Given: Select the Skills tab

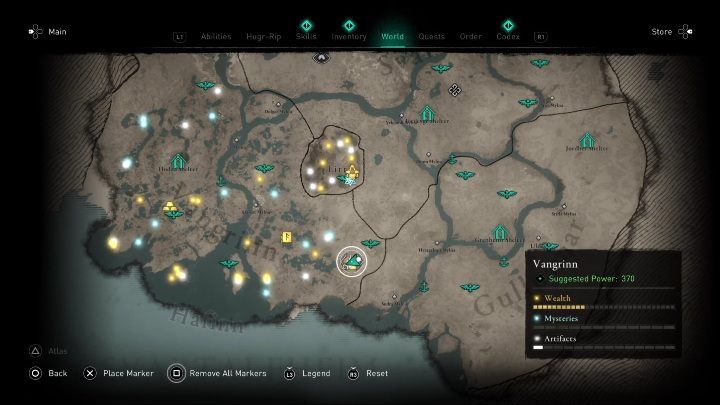Looking at the screenshot, I should click(306, 36).
